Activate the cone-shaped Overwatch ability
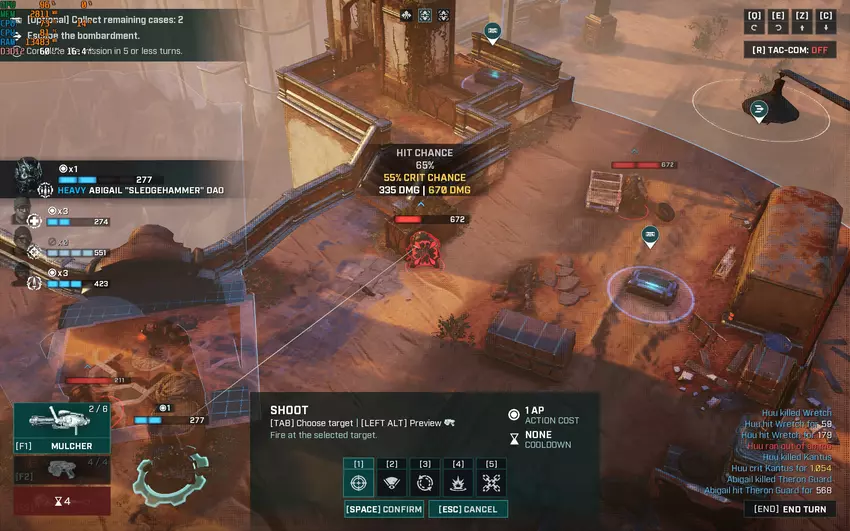 (x=392, y=483)
